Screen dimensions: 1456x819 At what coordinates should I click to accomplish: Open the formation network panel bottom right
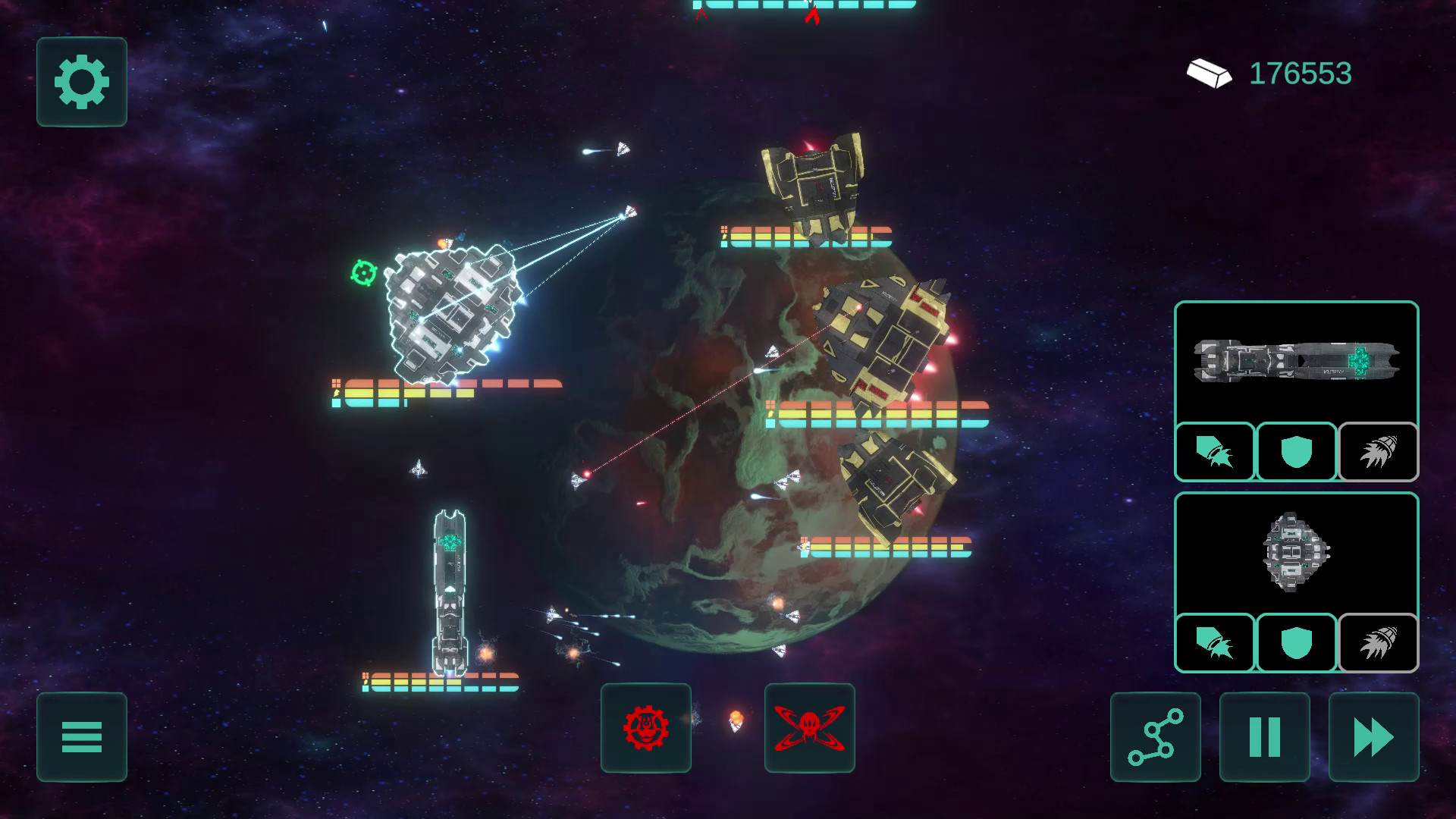(x=1154, y=737)
